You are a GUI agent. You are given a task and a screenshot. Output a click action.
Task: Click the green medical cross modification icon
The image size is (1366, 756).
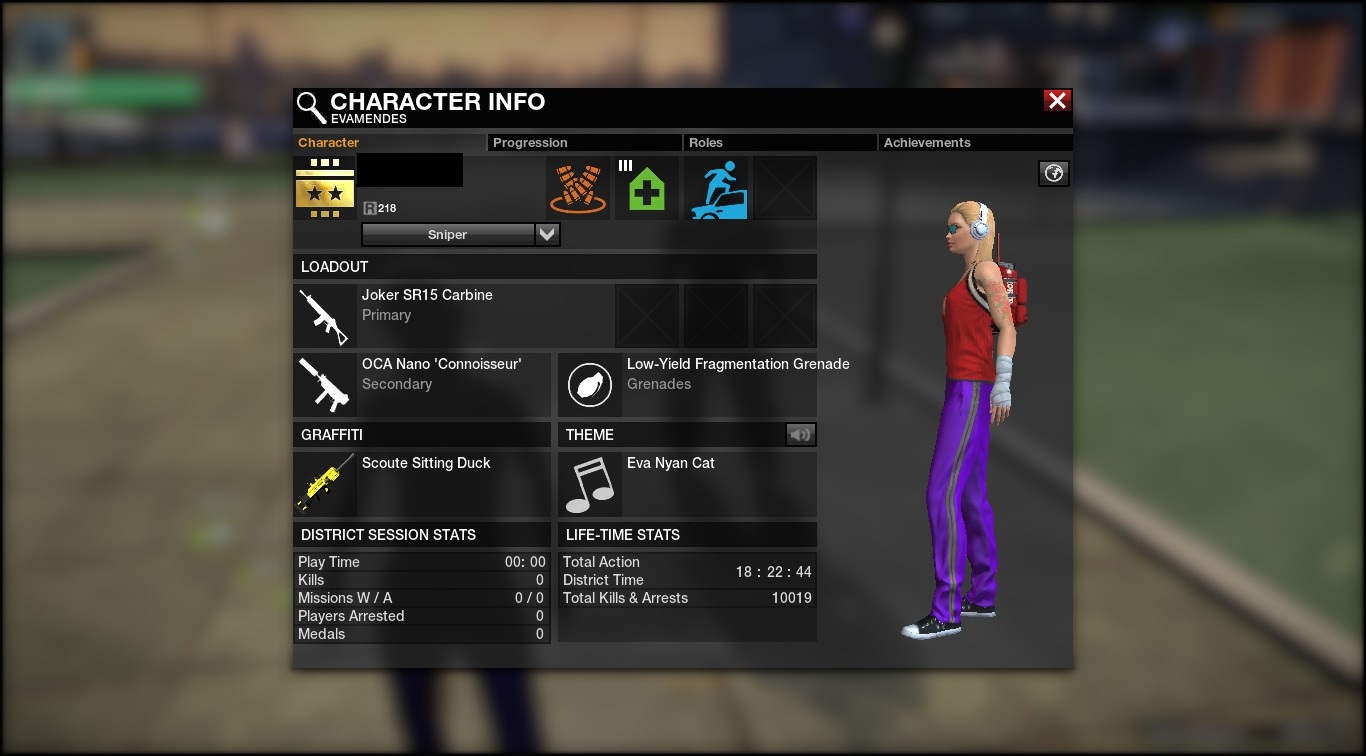pyautogui.click(x=646, y=189)
